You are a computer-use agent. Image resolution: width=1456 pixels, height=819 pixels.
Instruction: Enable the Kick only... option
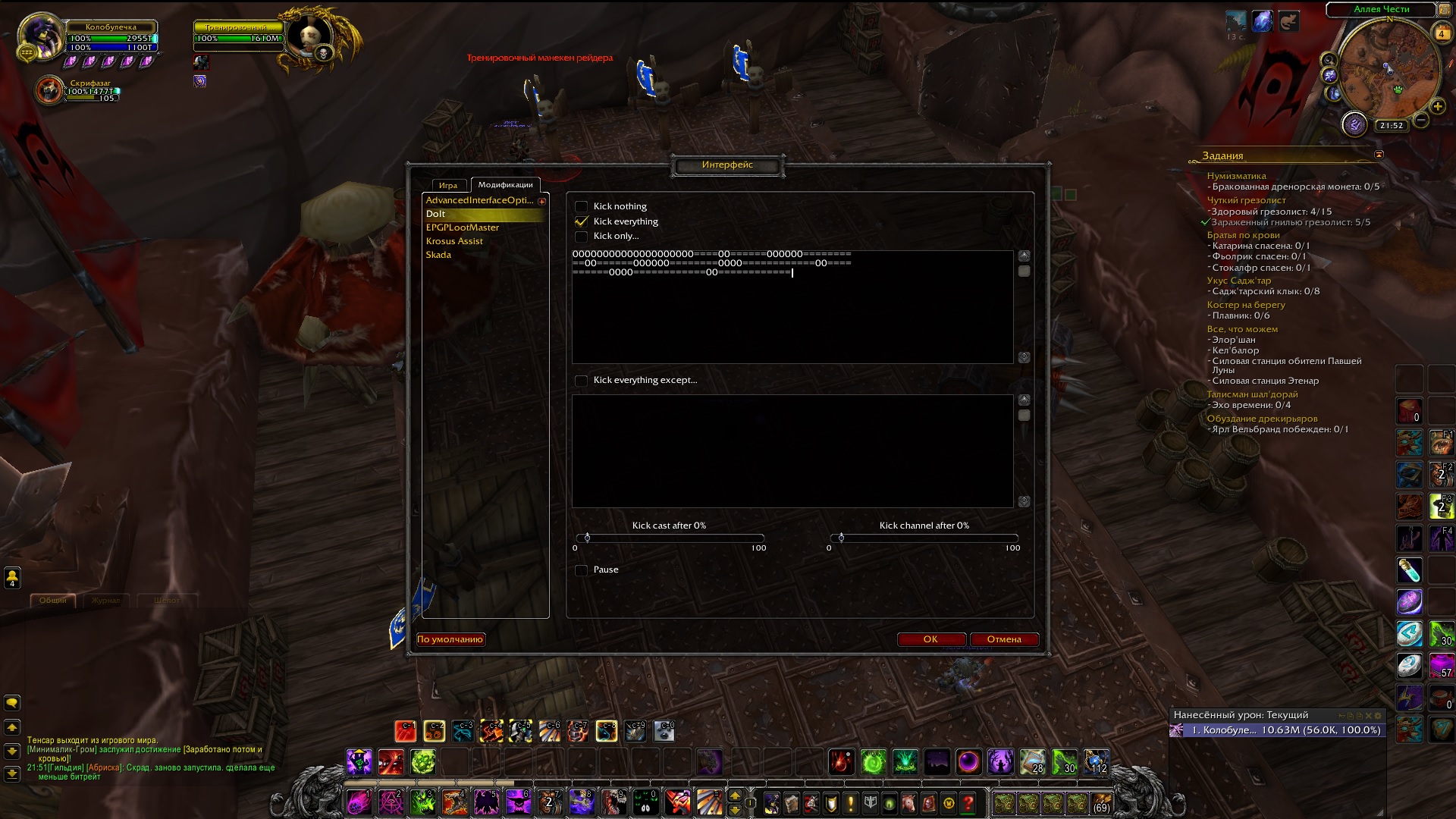pos(582,237)
